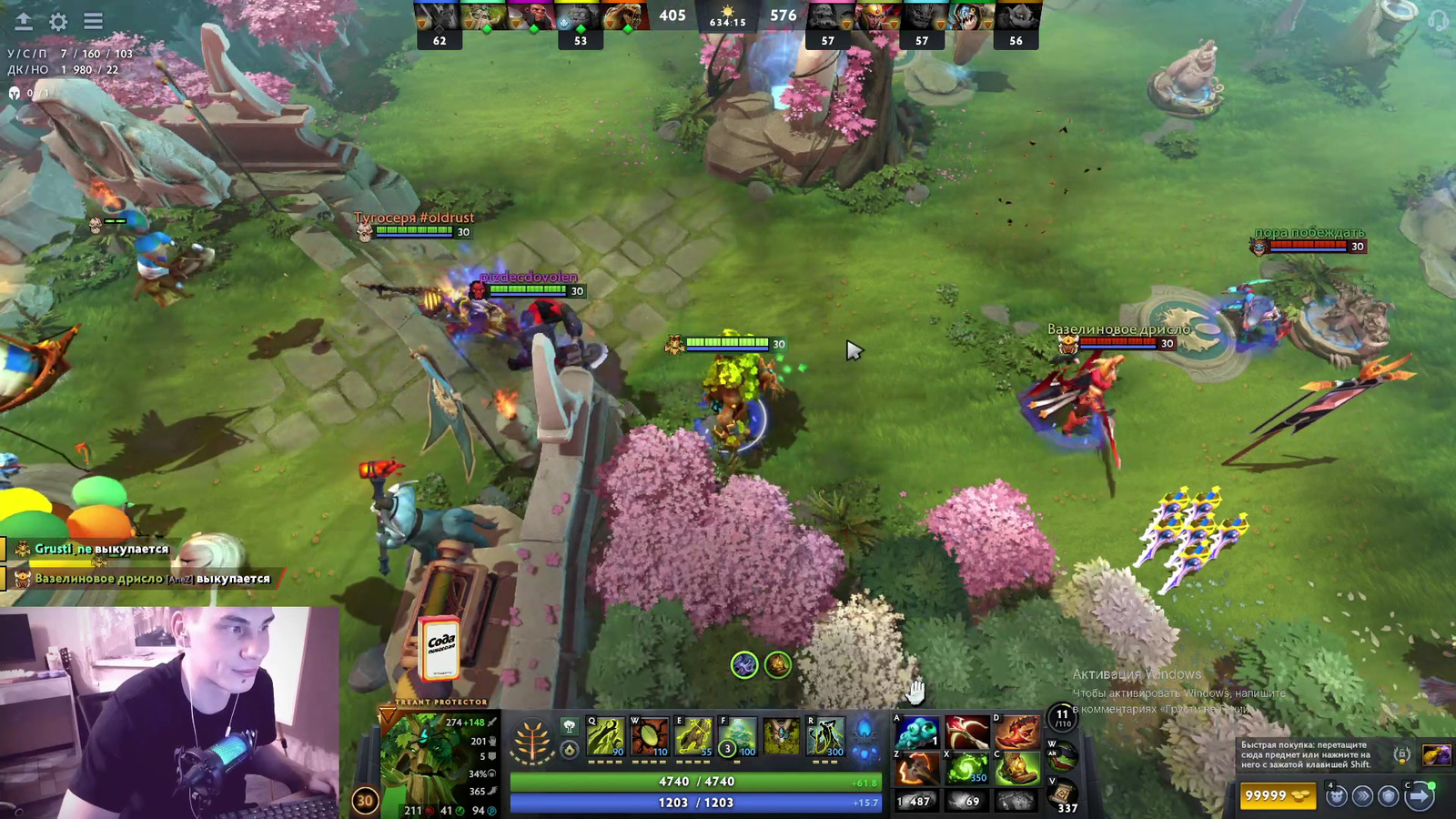The height and width of the screenshot is (819, 1456).
Task: Click the back-to-dashboard arrow button
Action: [x=24, y=21]
